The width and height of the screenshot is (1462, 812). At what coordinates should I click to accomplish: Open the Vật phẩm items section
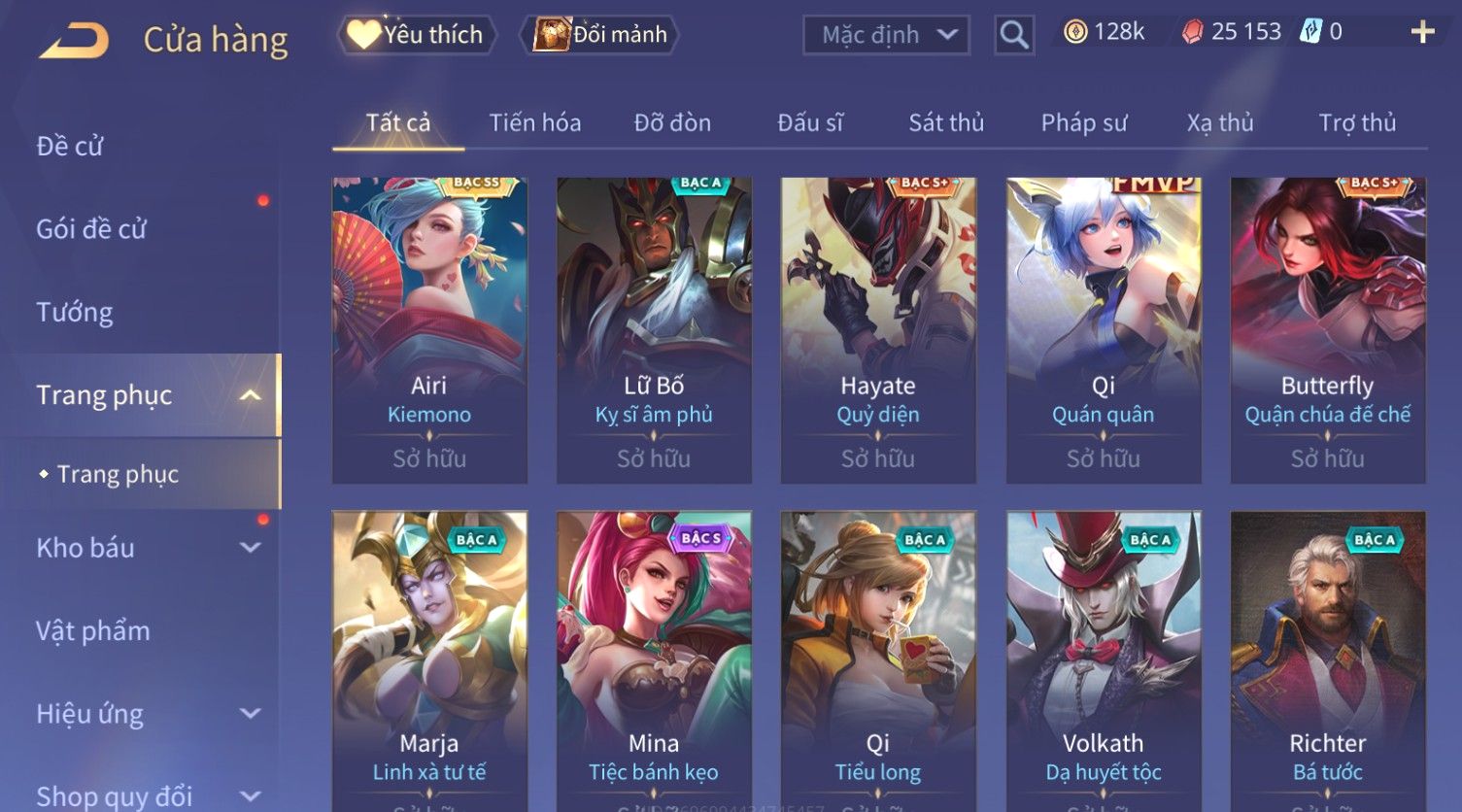click(x=93, y=631)
